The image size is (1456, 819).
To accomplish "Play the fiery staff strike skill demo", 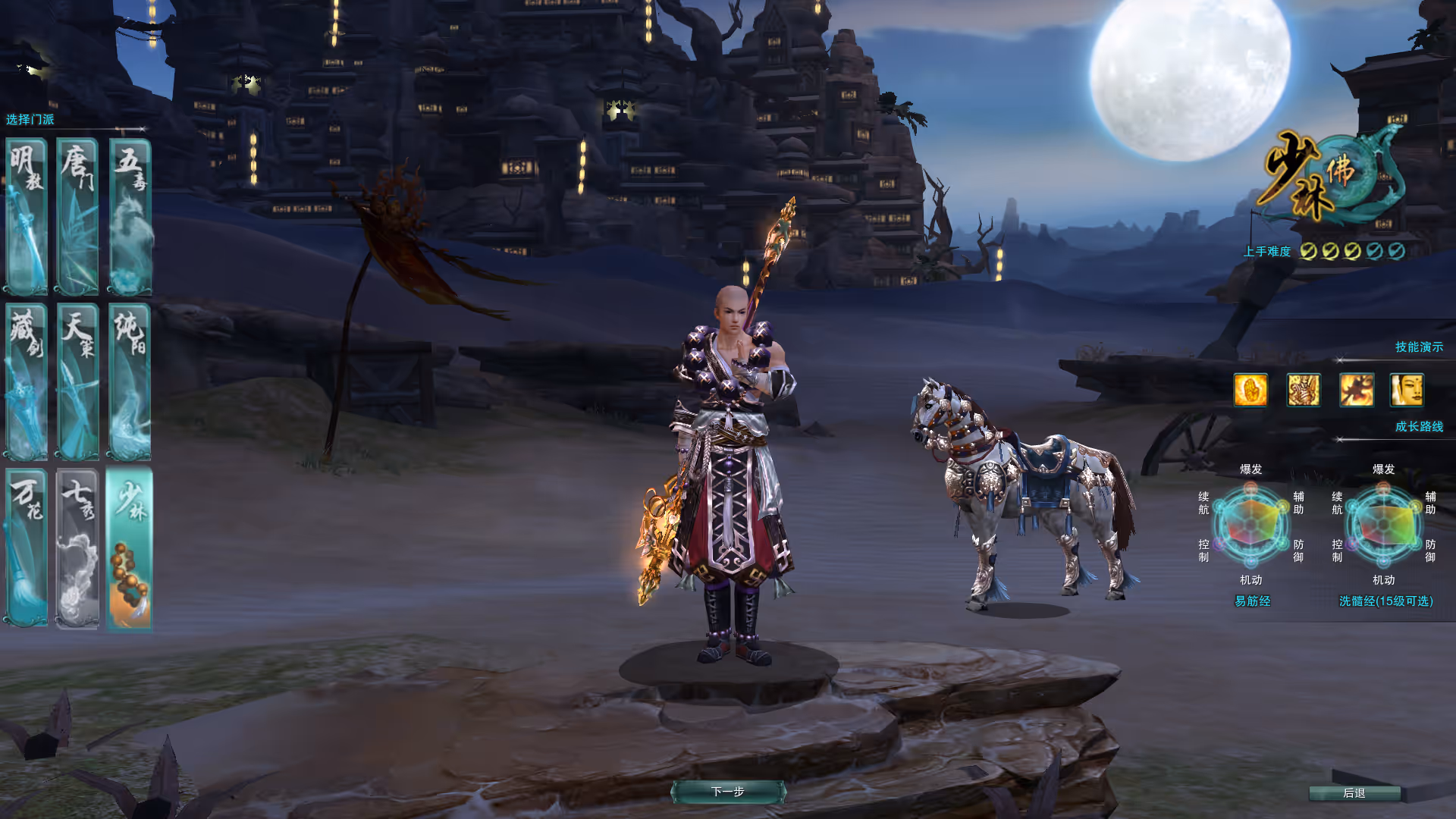I will coord(1356,391).
